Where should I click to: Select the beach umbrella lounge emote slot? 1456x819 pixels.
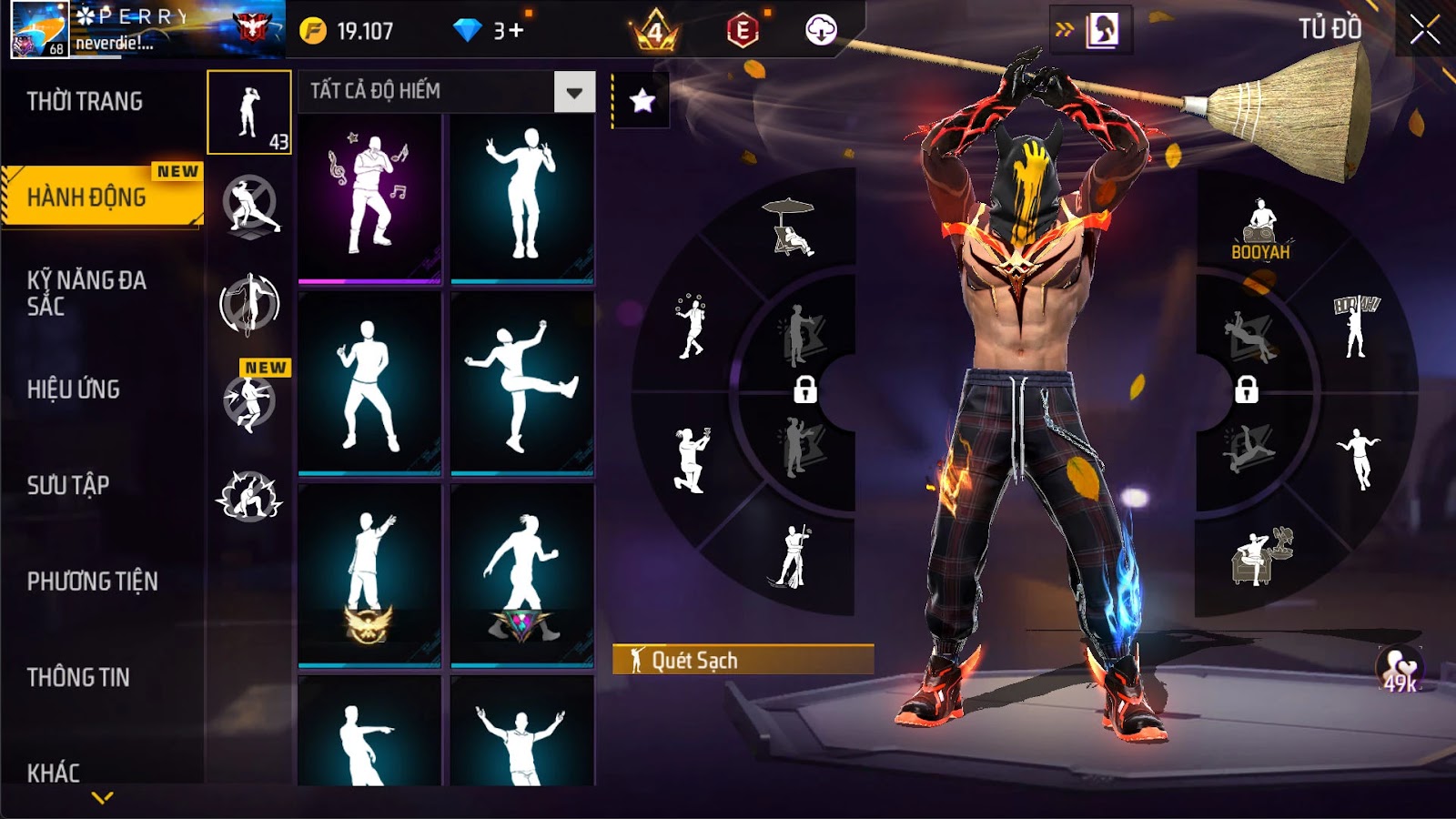(x=790, y=227)
